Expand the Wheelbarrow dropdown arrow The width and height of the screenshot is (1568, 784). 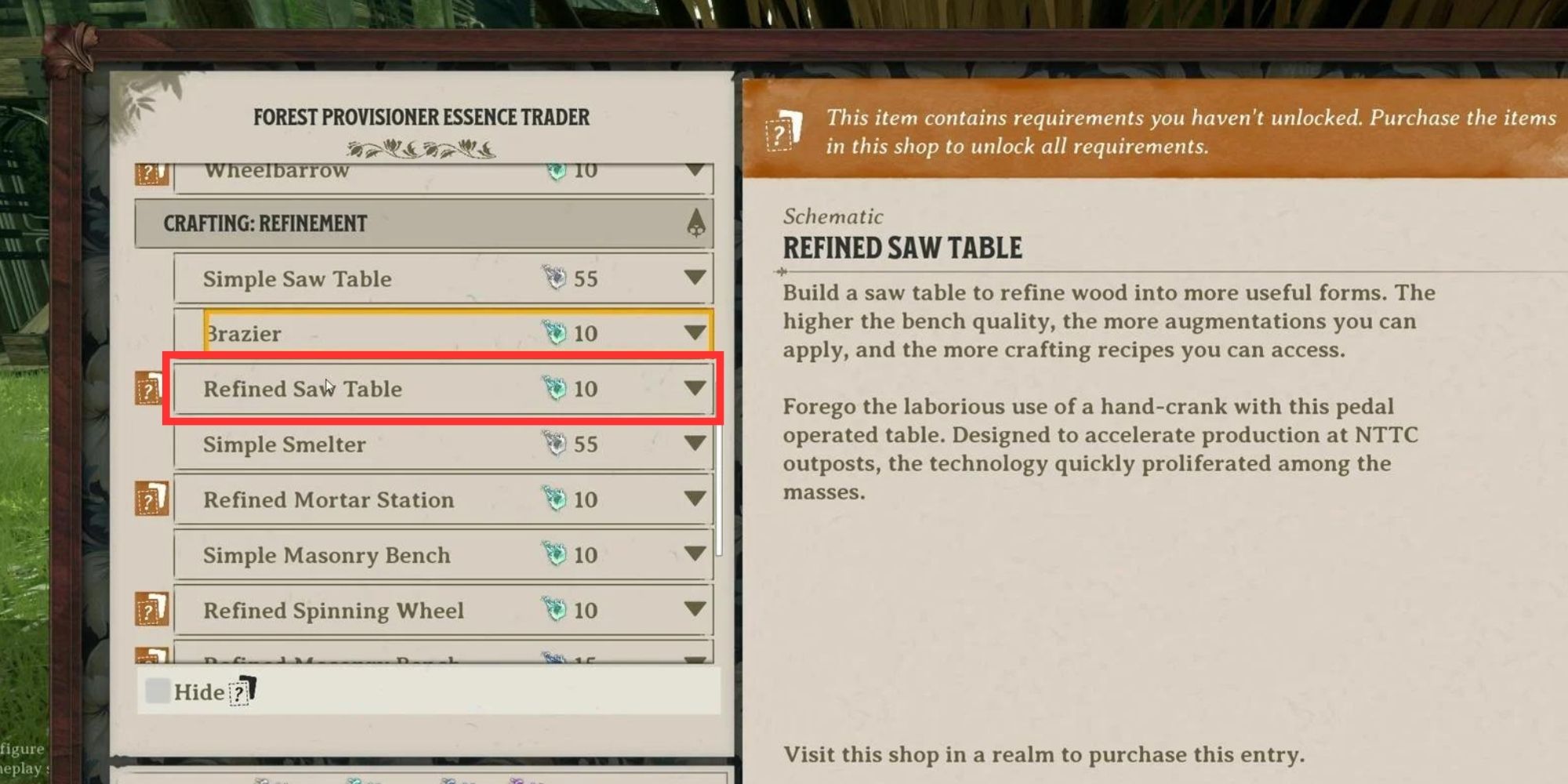click(693, 170)
